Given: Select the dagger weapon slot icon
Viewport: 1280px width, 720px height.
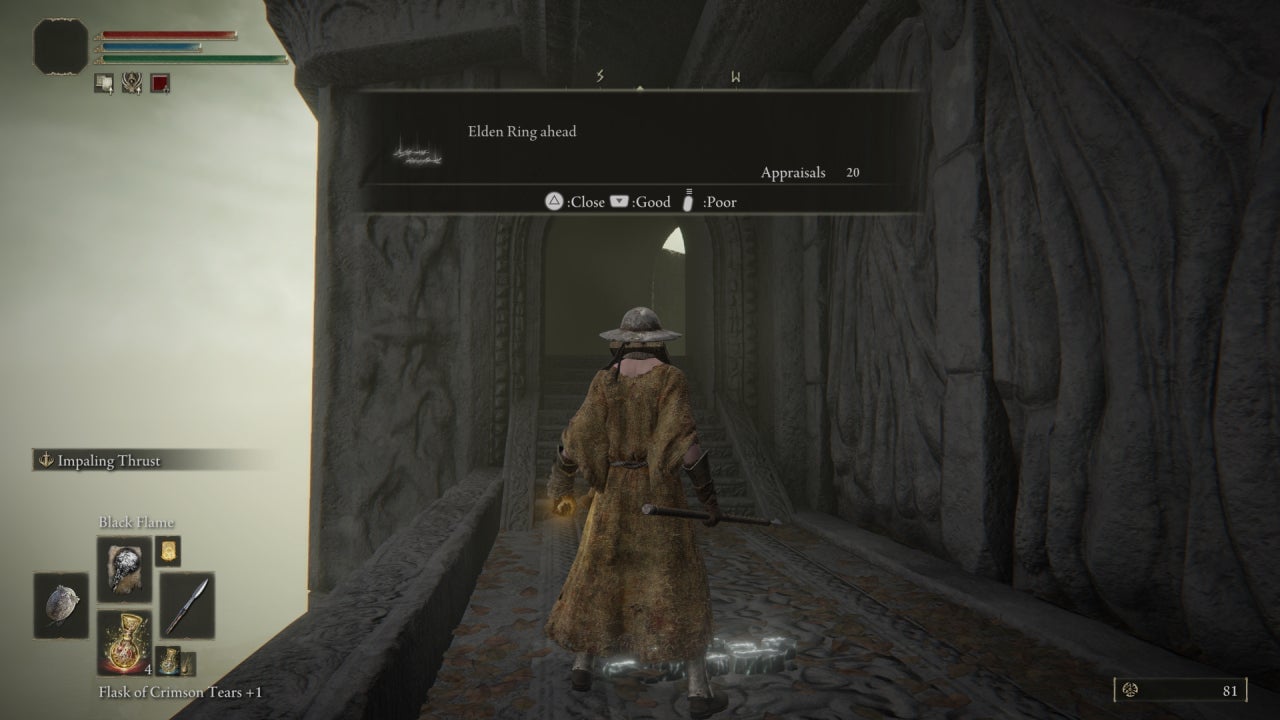Looking at the screenshot, I should (187, 605).
